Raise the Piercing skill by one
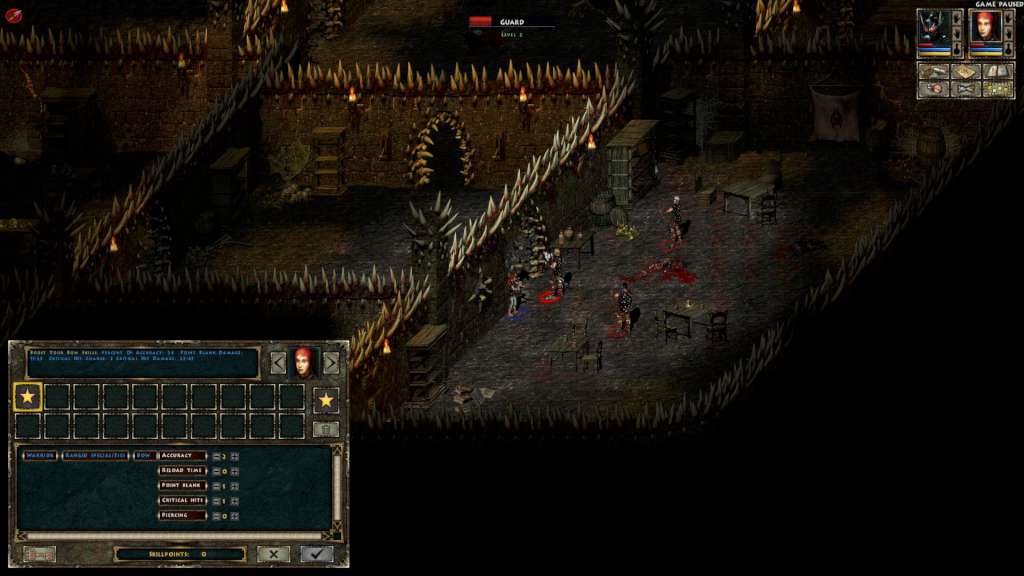The image size is (1024, 576). pyautogui.click(x=233, y=515)
